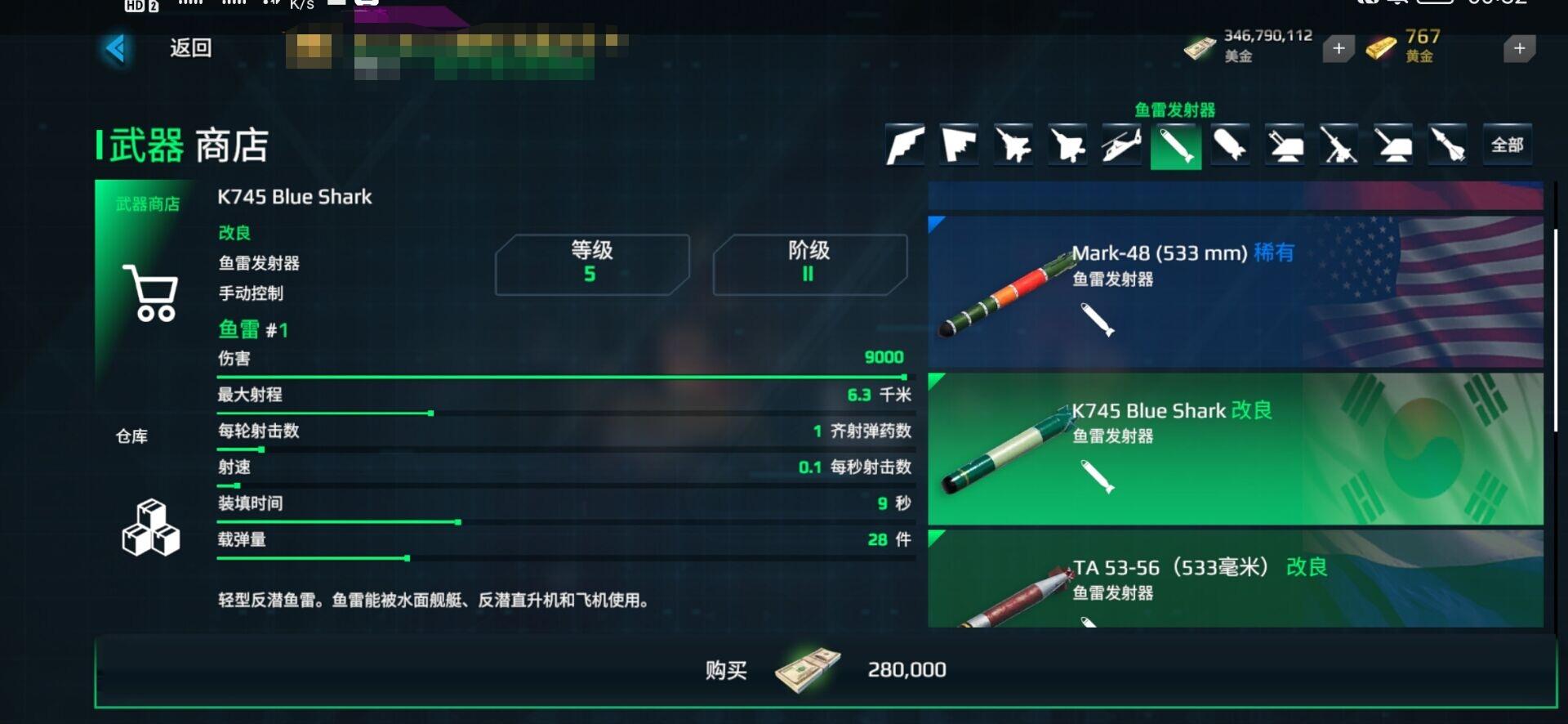Select the K745 Blue Shark list entry
1568x724 pixels.
(1235, 449)
